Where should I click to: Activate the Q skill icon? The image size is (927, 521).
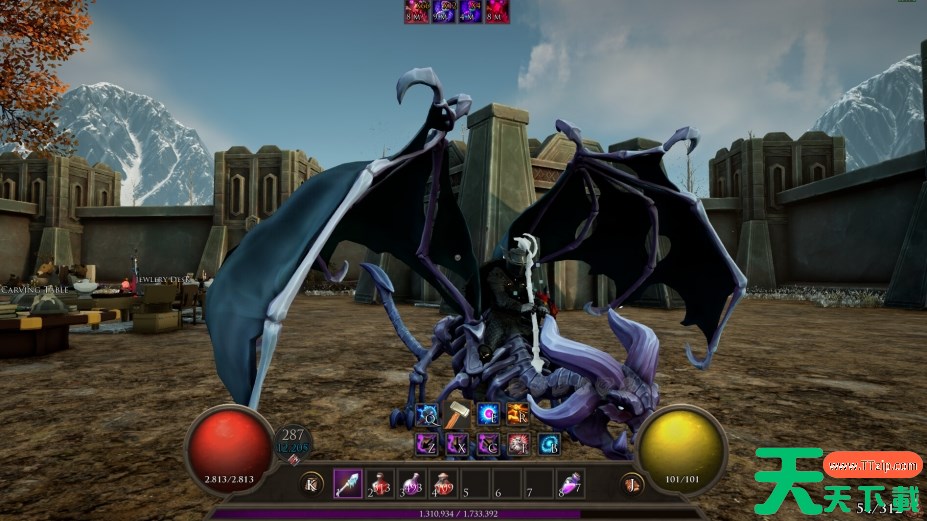[x=427, y=414]
